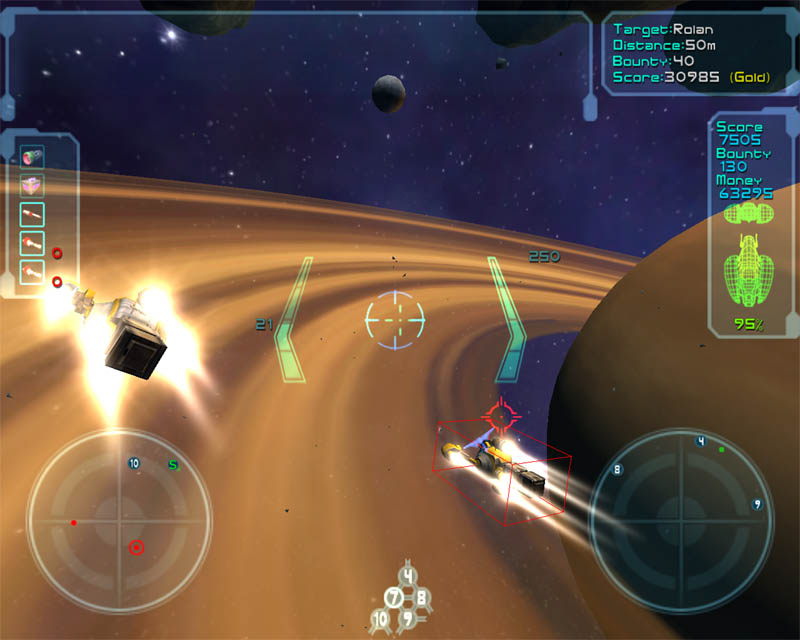Screen dimensions: 800x640
Task: Click the red target ring on the radar
Action: [136, 547]
